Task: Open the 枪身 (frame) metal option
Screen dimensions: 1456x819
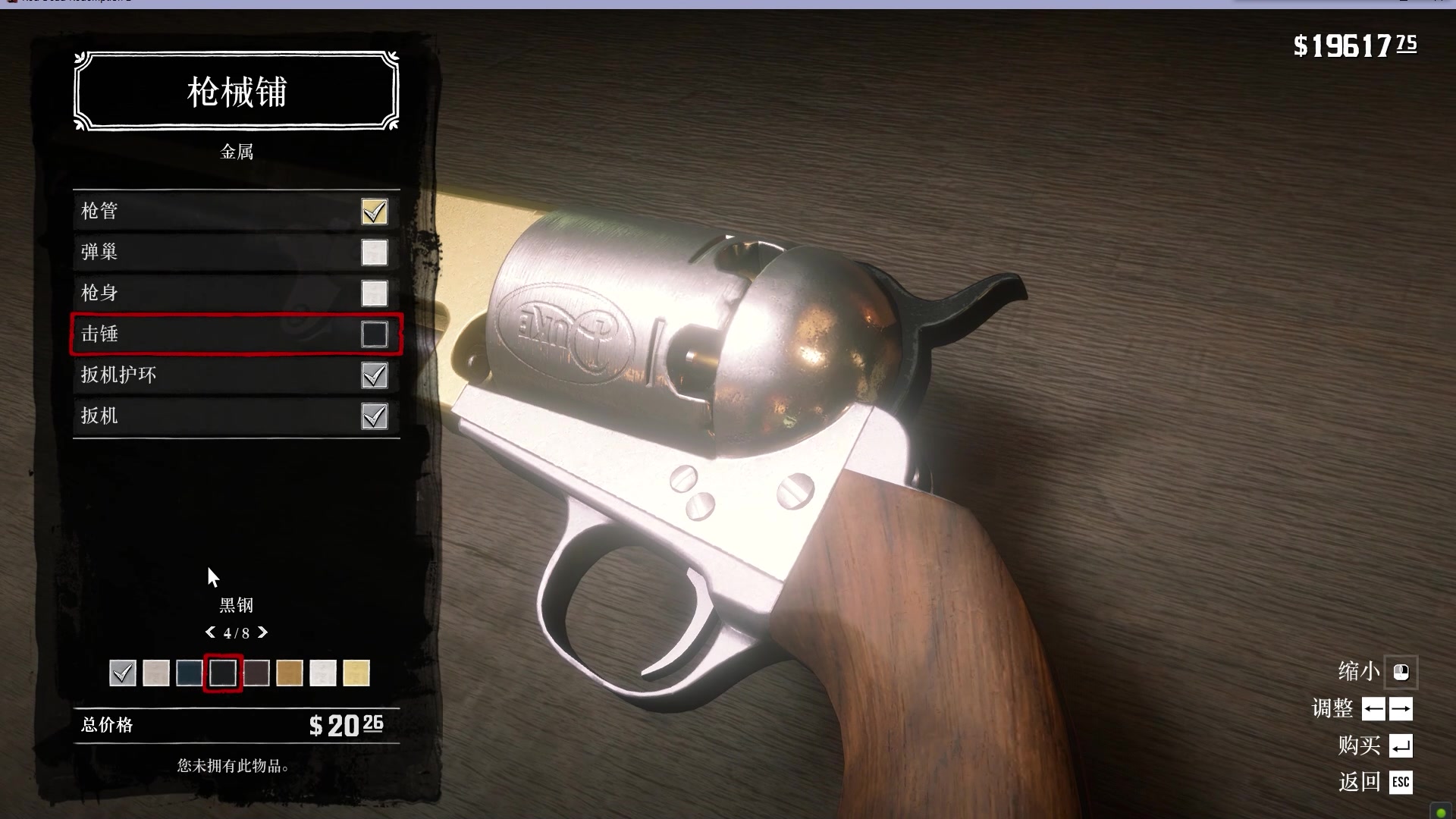Action: coord(236,293)
